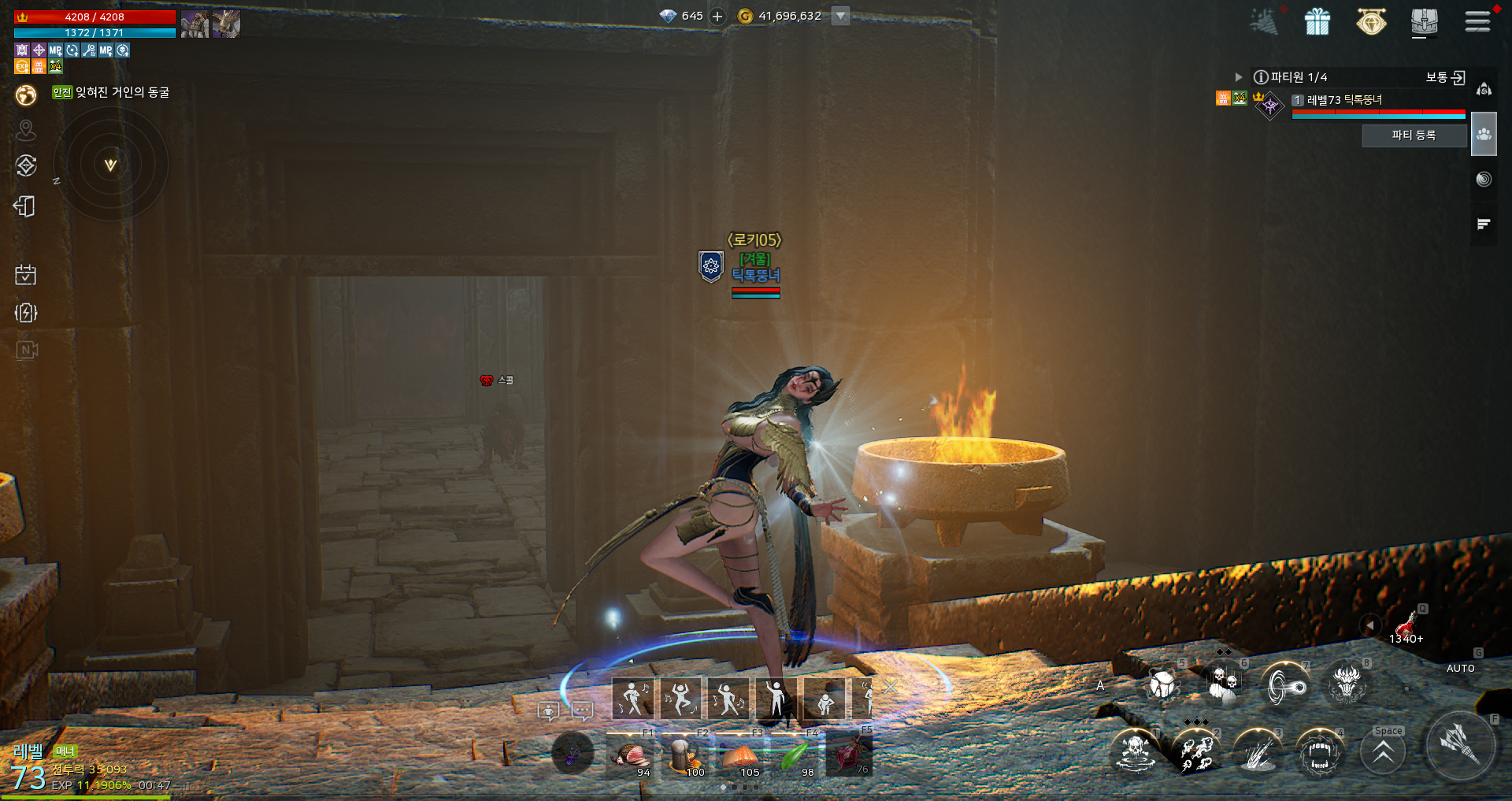
Task: Click the circular minimap compass
Action: tap(111, 164)
